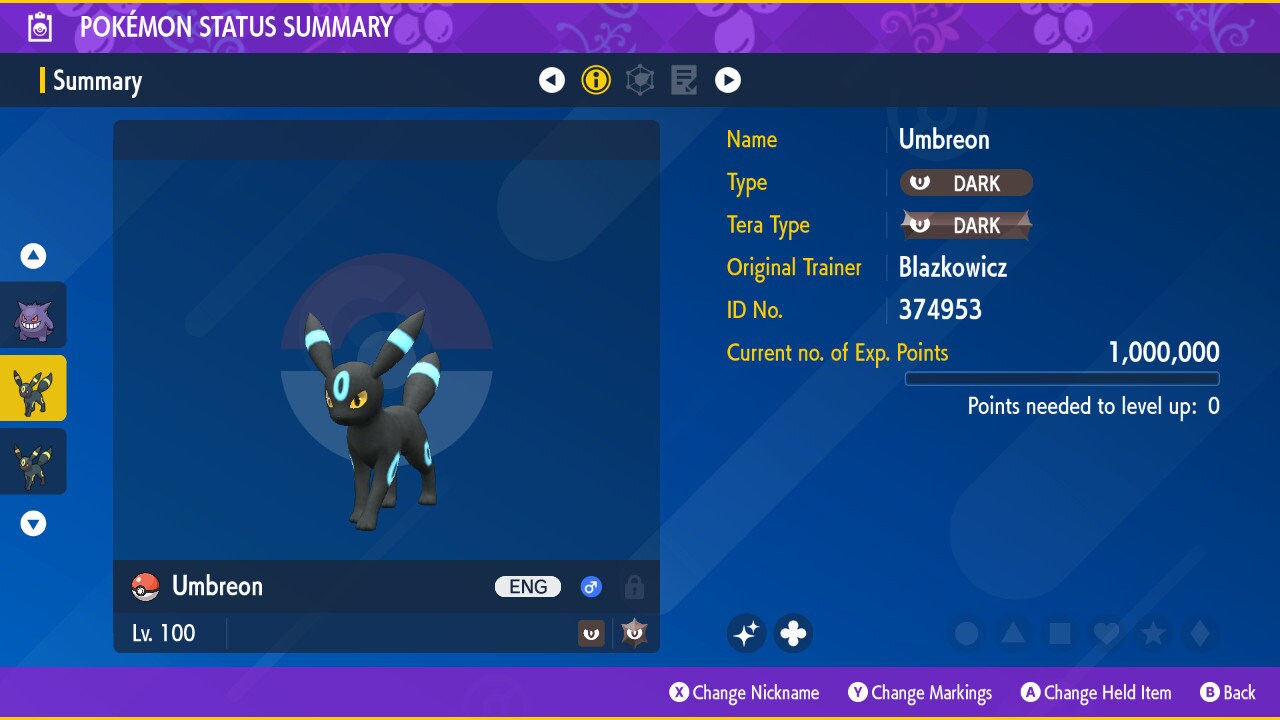The height and width of the screenshot is (720, 1280).
Task: Toggle the circle marking
Action: tap(966, 633)
